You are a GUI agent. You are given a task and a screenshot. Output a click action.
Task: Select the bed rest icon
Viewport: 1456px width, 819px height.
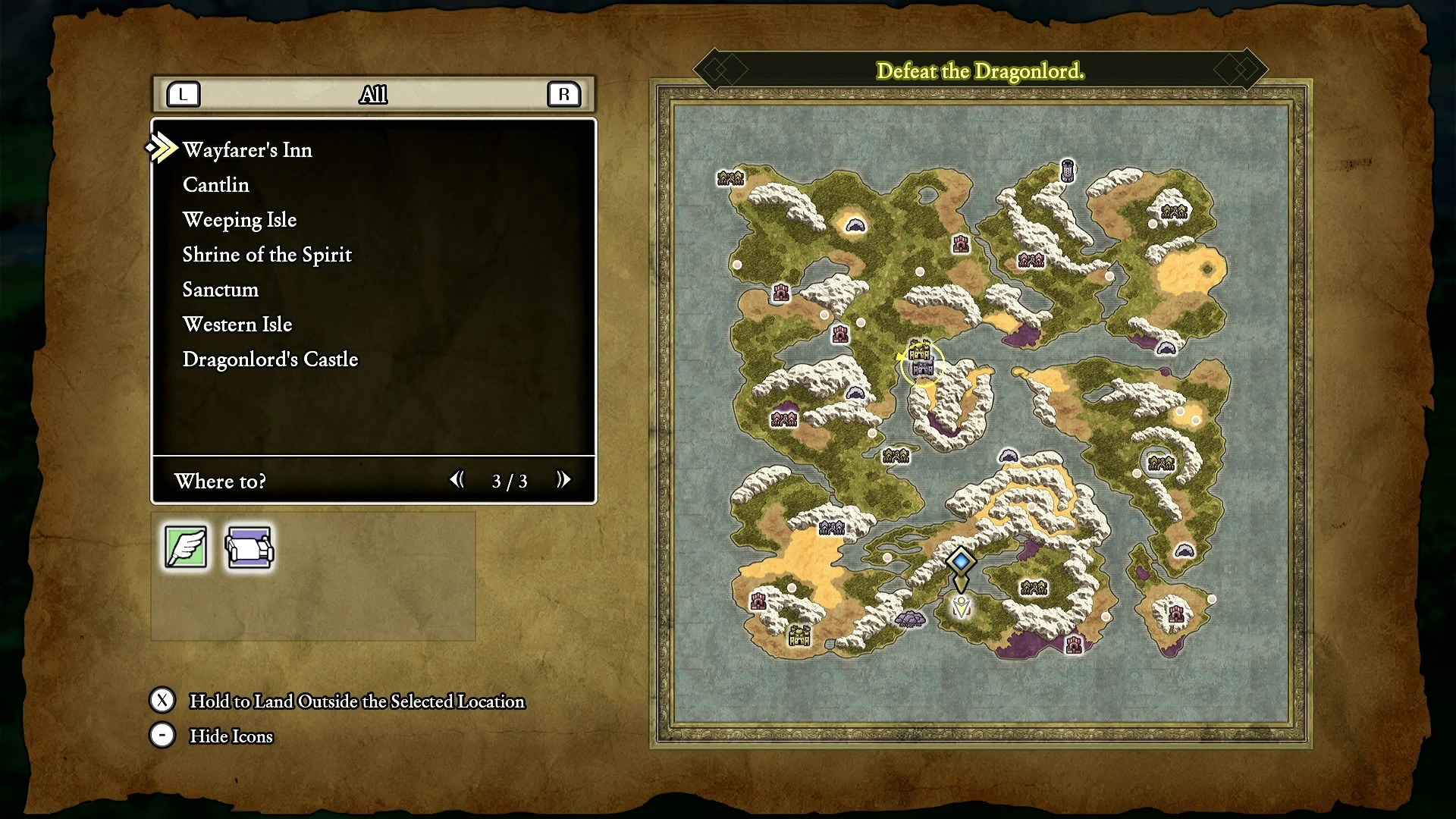[249, 547]
